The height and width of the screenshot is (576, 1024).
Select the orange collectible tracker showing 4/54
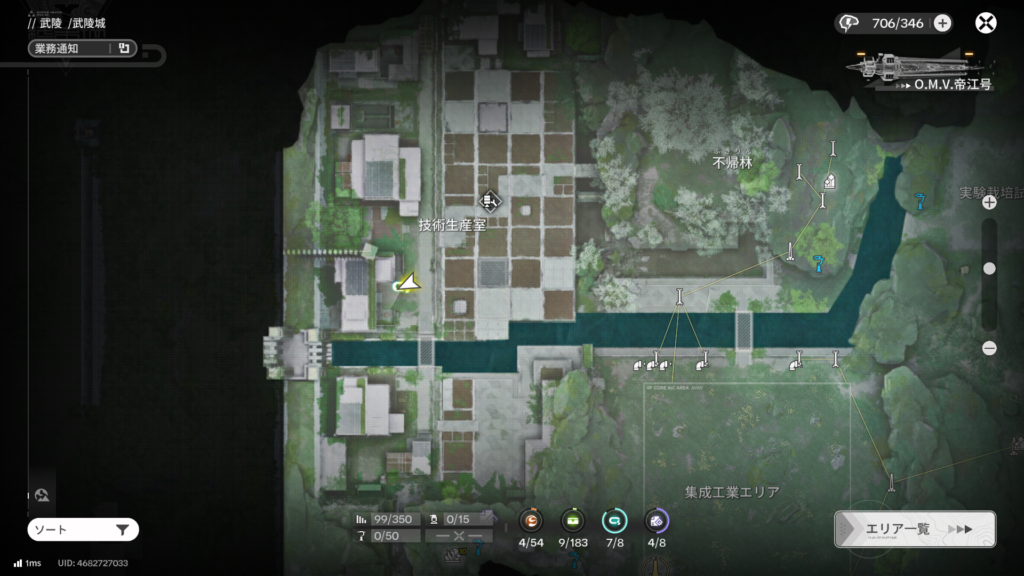click(x=530, y=520)
